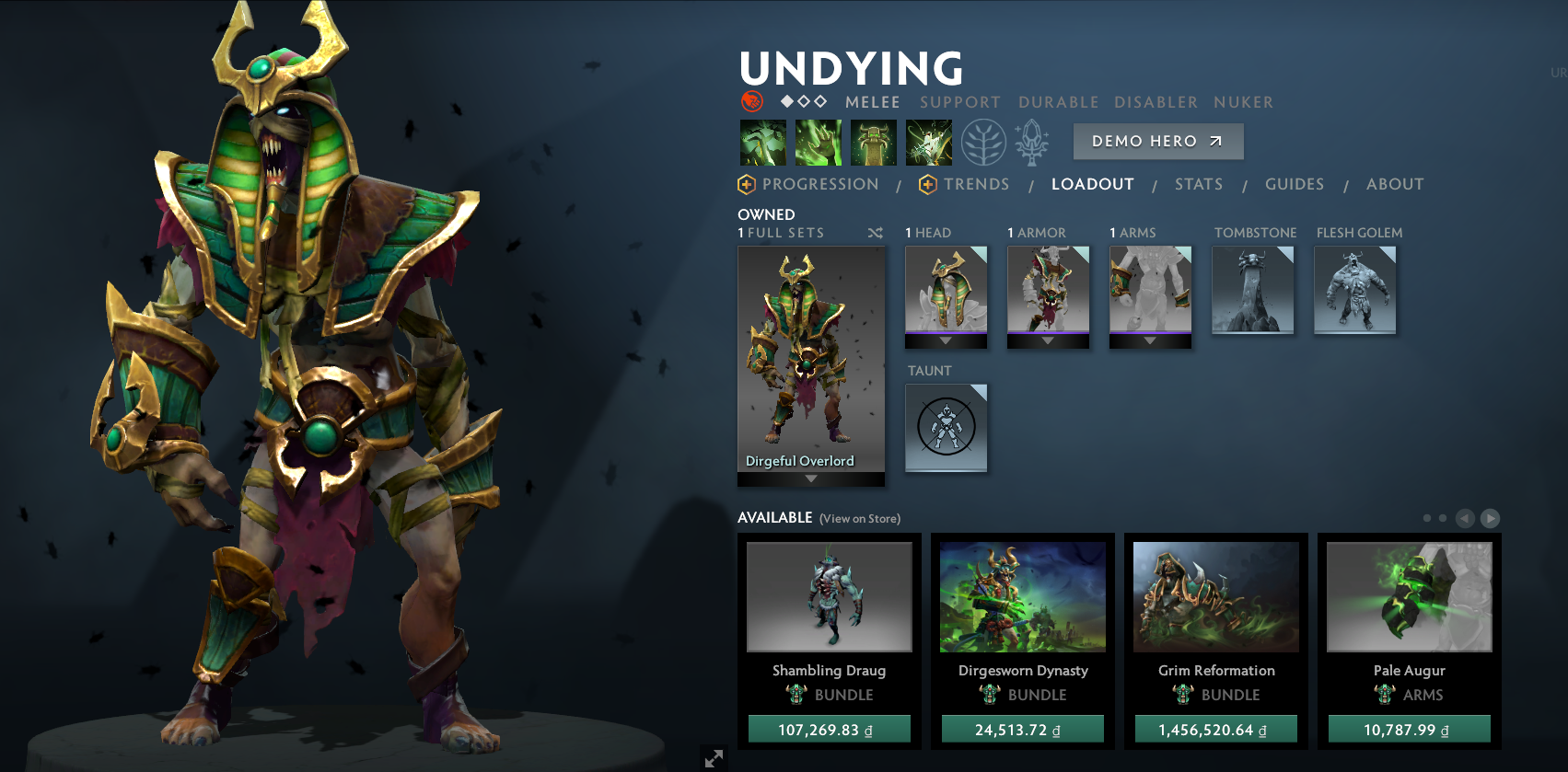Select the Grim Reformation bundle thumbnail

[1216, 596]
